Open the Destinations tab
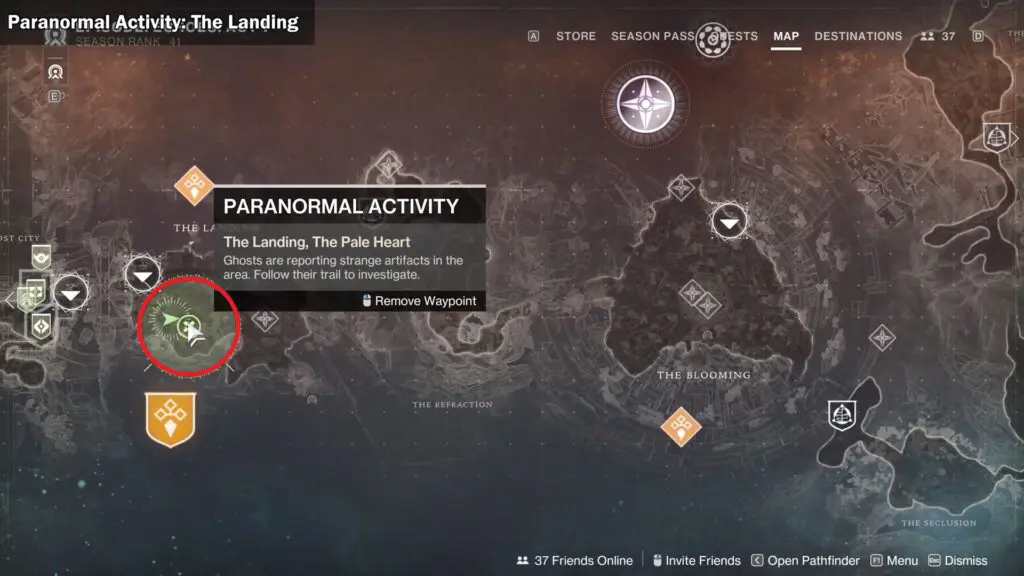The image size is (1024, 576). pyautogui.click(x=858, y=36)
